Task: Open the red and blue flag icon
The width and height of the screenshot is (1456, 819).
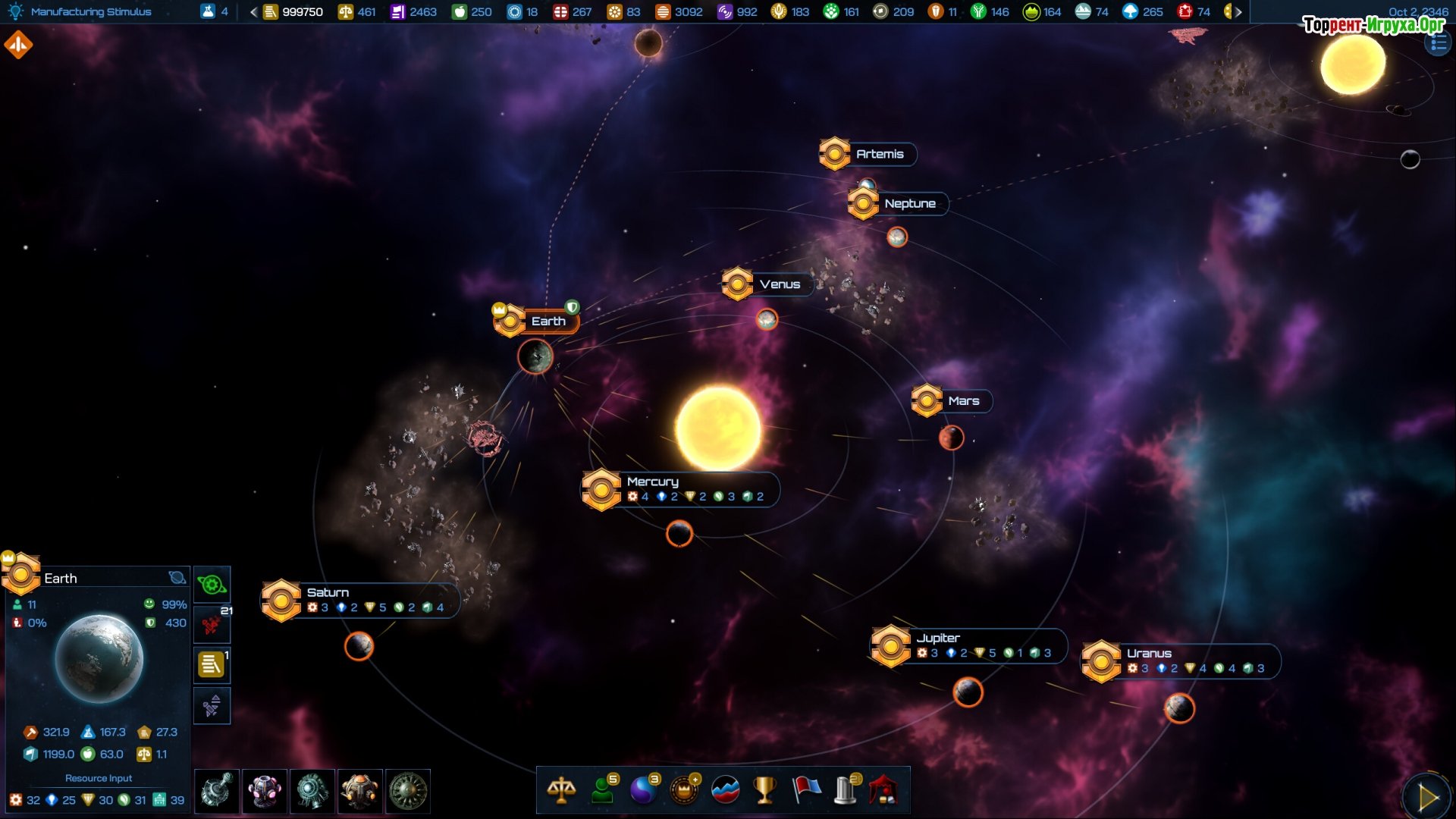Action: [x=805, y=790]
